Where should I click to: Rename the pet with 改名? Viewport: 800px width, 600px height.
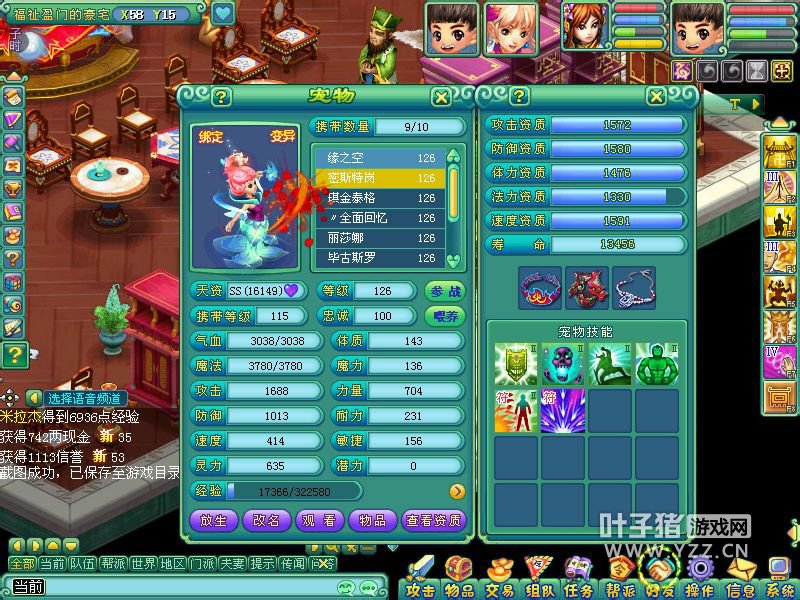266,520
